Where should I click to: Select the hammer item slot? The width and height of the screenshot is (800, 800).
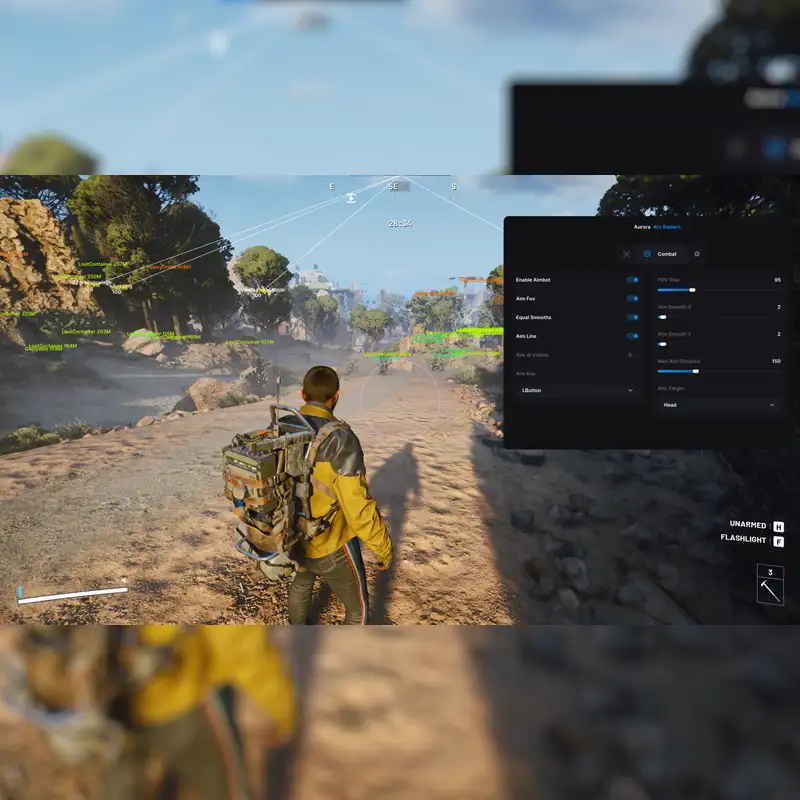point(770,585)
